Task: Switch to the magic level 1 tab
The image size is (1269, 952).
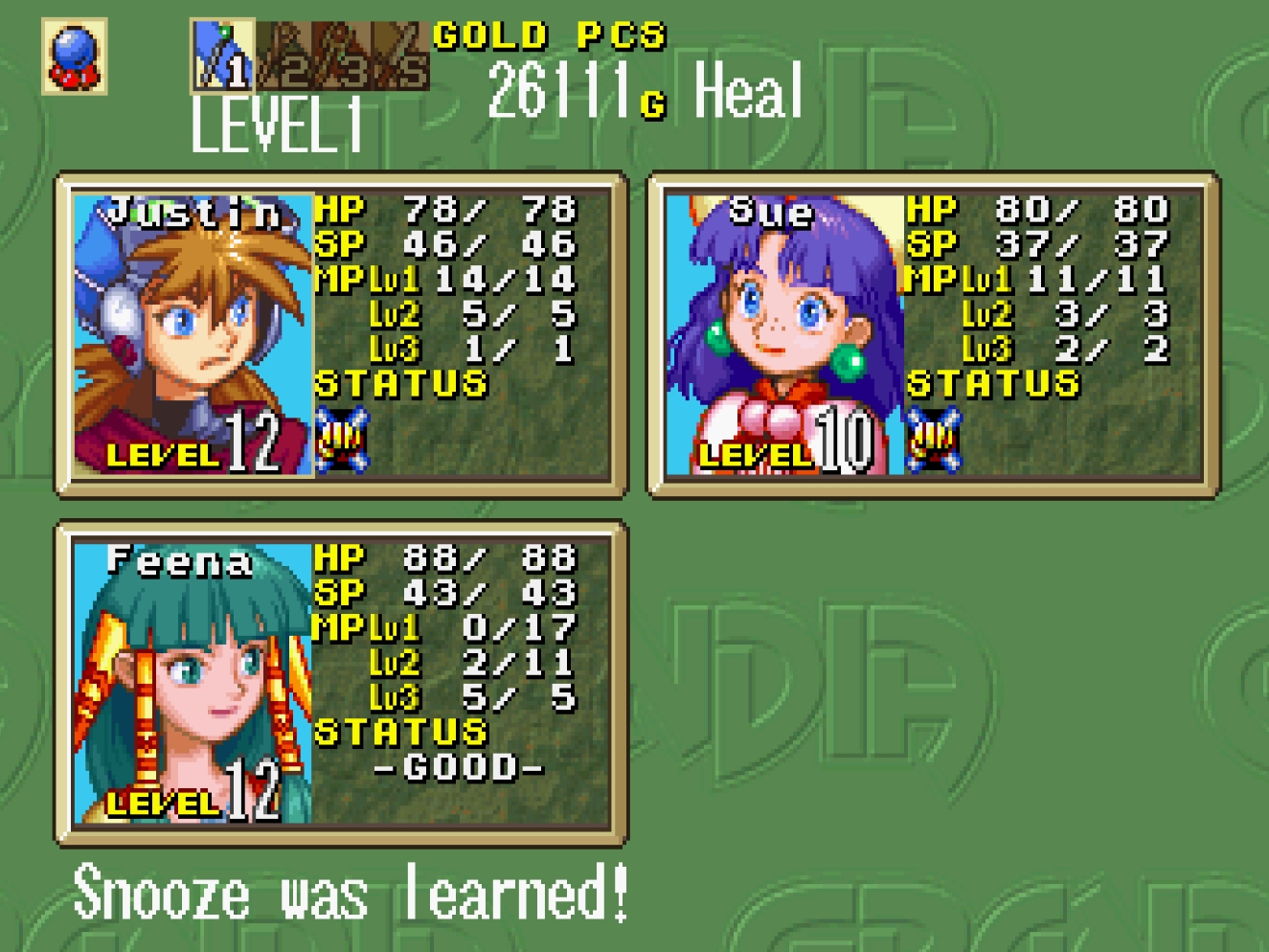Action: pos(222,56)
